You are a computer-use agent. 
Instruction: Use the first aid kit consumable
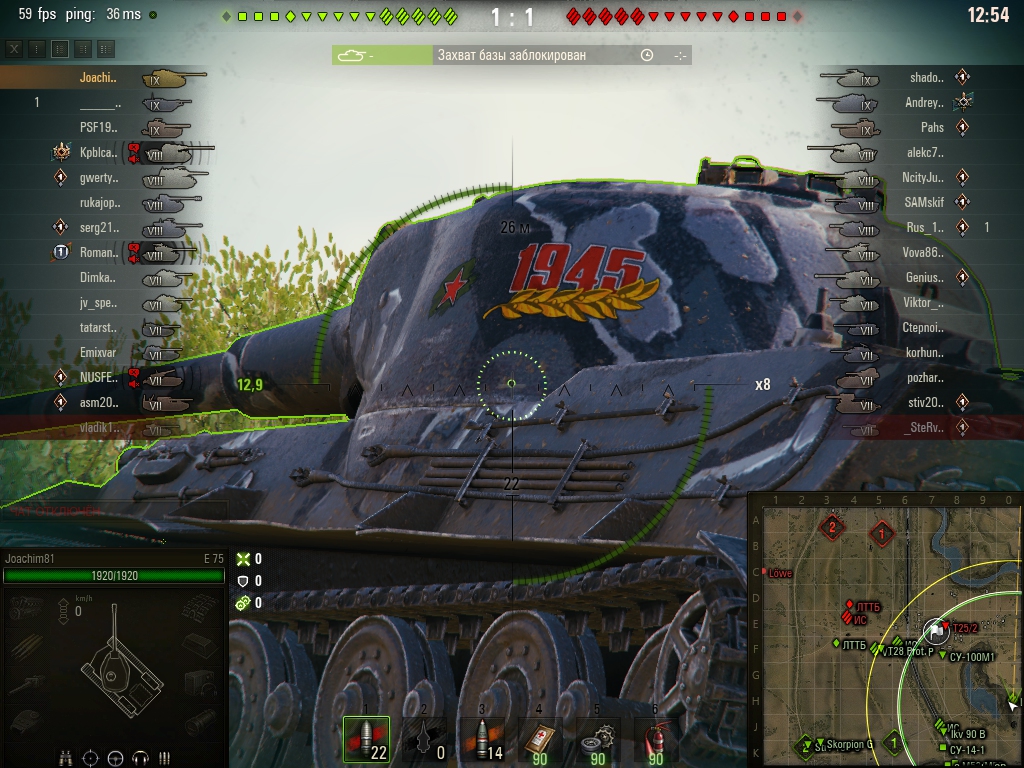coord(540,740)
